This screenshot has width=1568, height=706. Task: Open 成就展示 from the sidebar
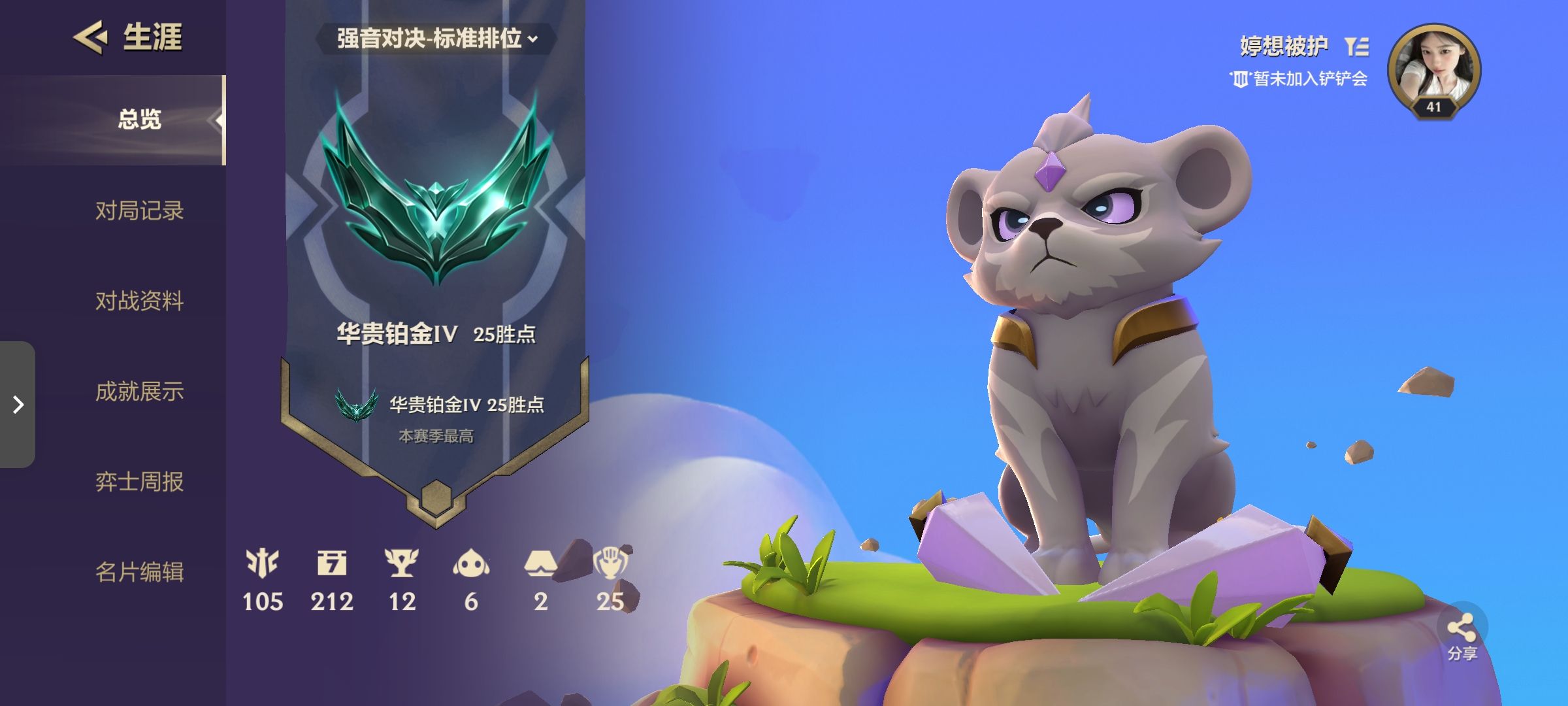(141, 392)
